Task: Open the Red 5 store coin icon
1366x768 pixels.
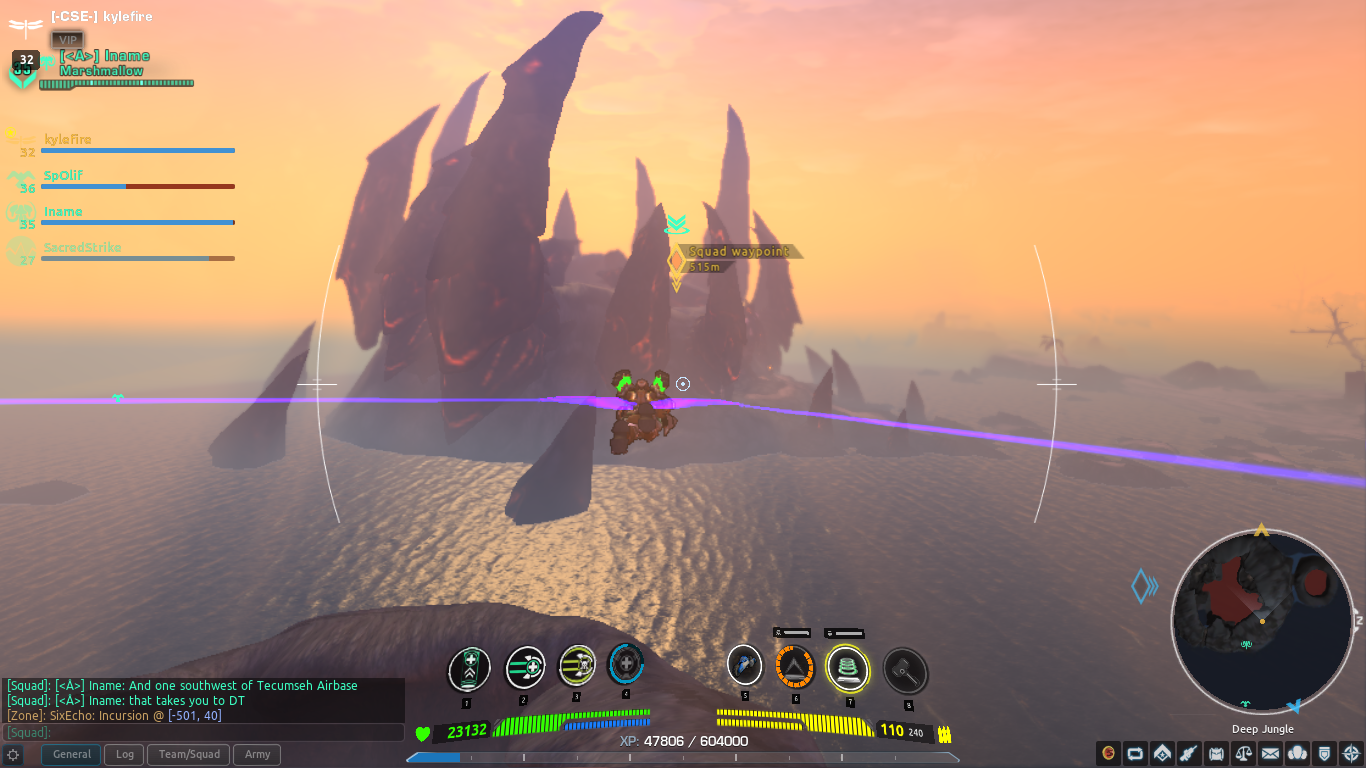Action: (1106, 753)
